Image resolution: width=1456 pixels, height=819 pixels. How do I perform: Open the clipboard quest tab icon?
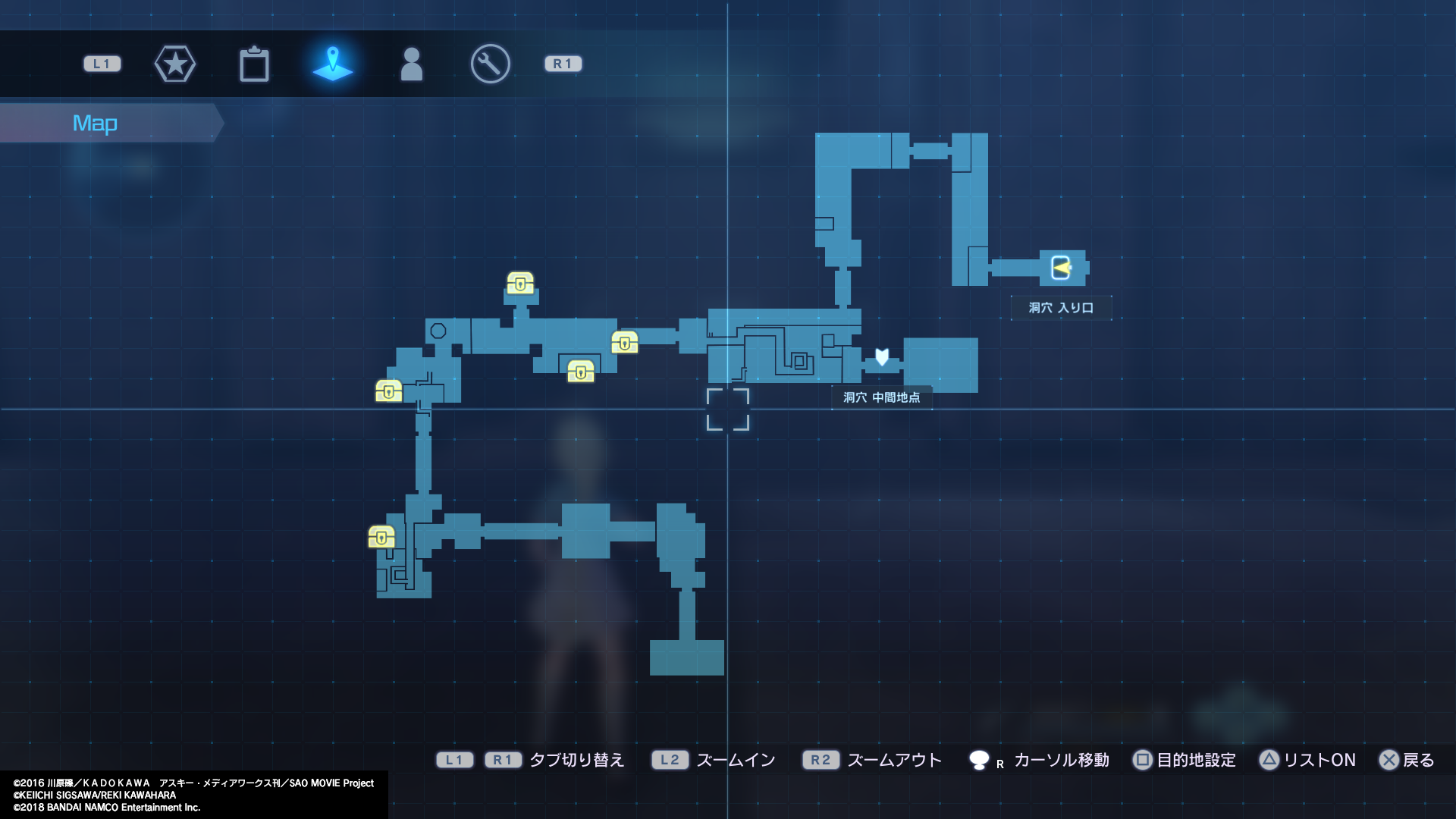pos(254,64)
